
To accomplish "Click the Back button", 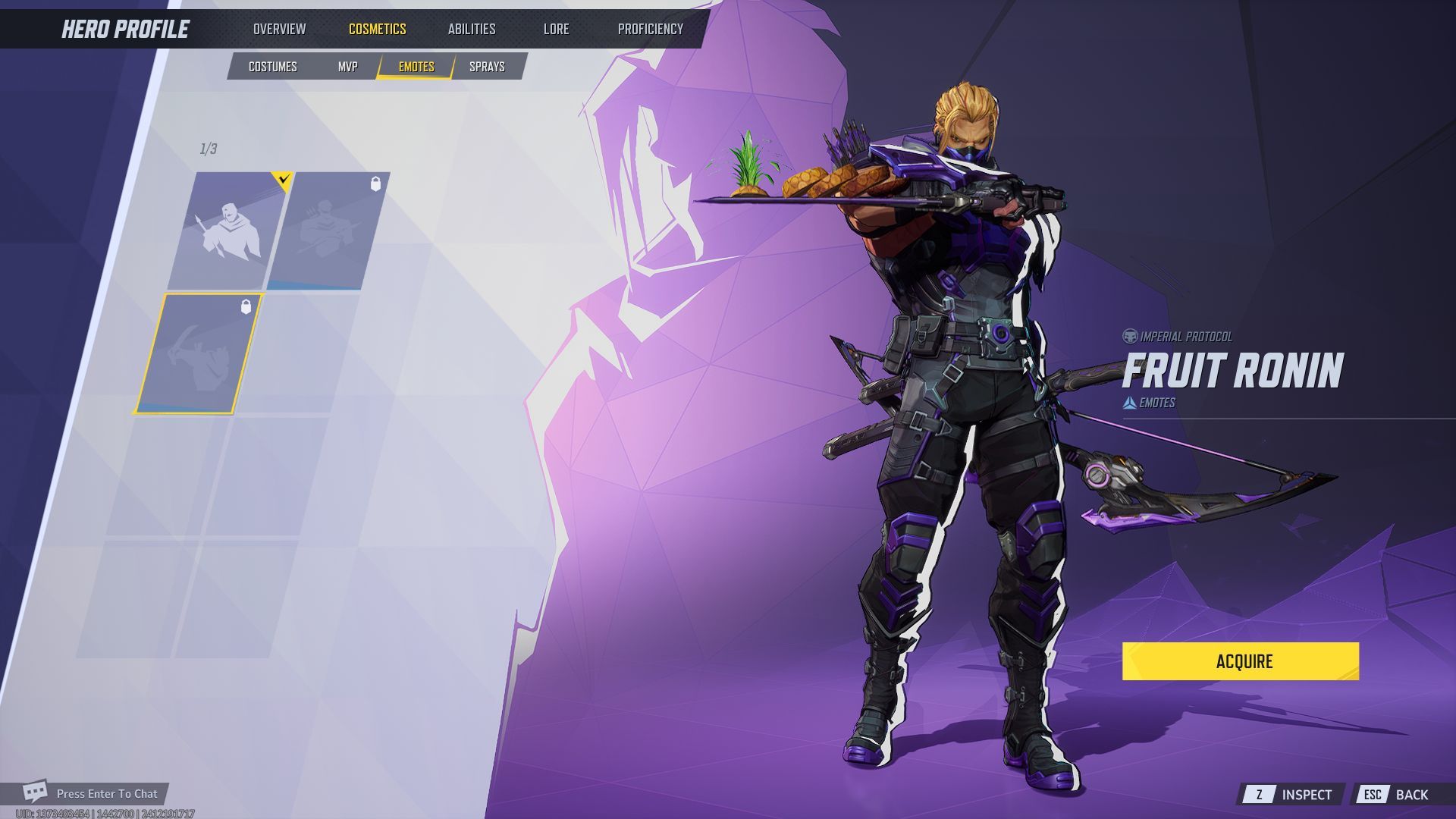I will (1412, 794).
